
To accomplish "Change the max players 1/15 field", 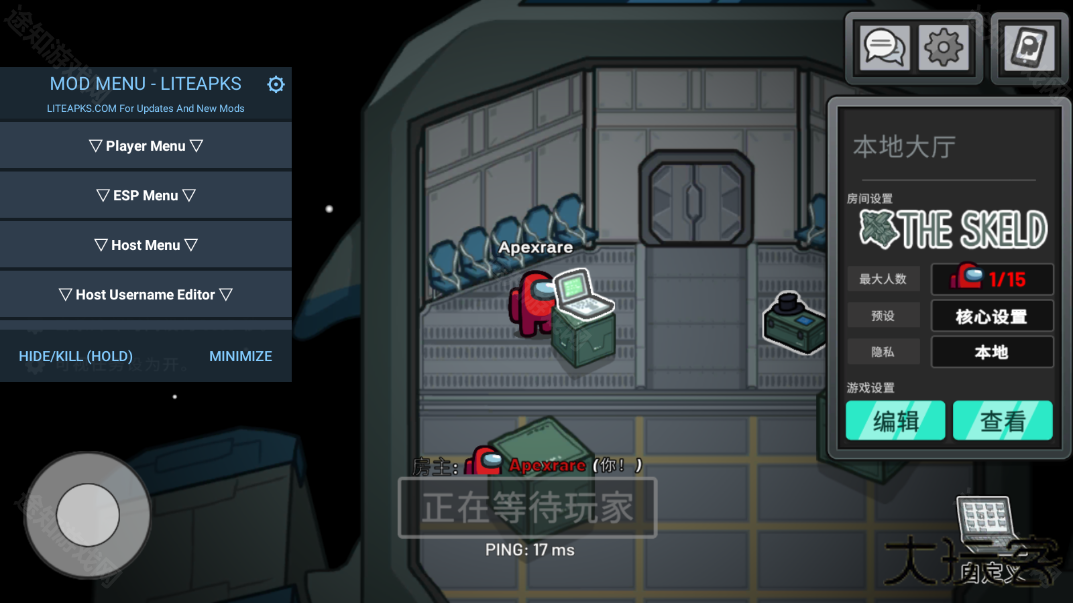I will click(x=991, y=278).
